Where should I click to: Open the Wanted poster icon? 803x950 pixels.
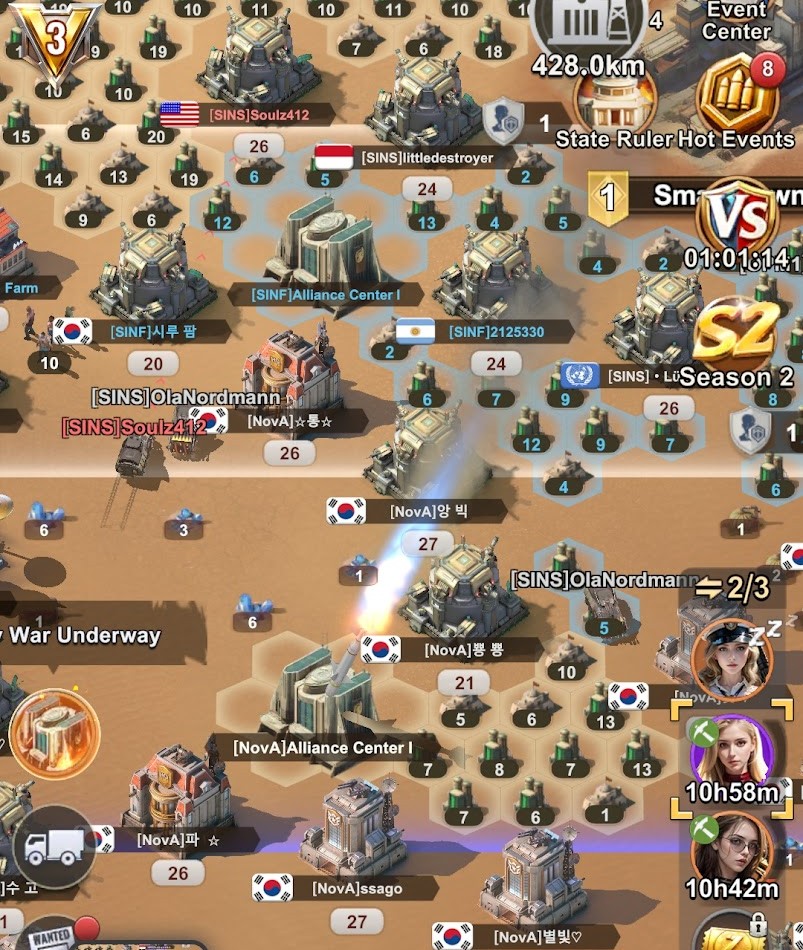(x=50, y=937)
